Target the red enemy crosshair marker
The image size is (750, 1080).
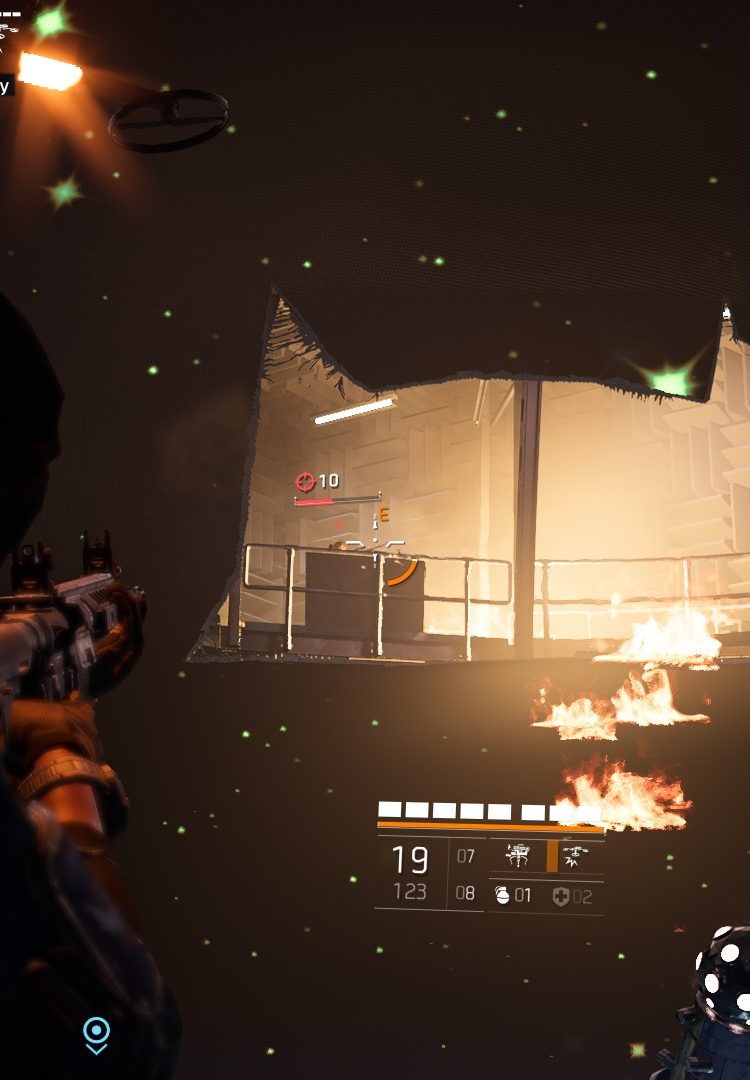[305, 482]
